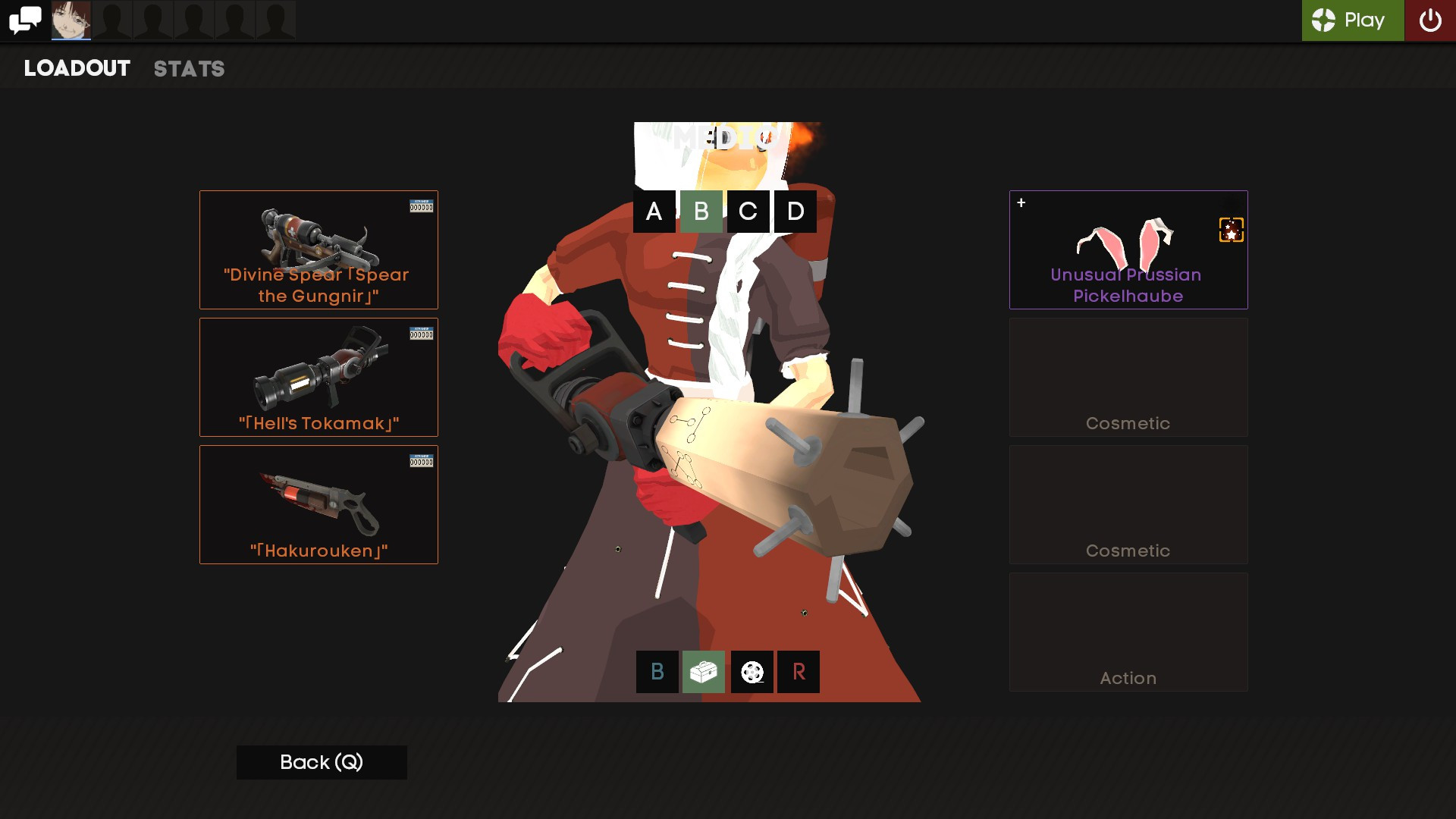Click your avatar portrait in the top left
The image size is (1456, 819).
tap(70, 20)
